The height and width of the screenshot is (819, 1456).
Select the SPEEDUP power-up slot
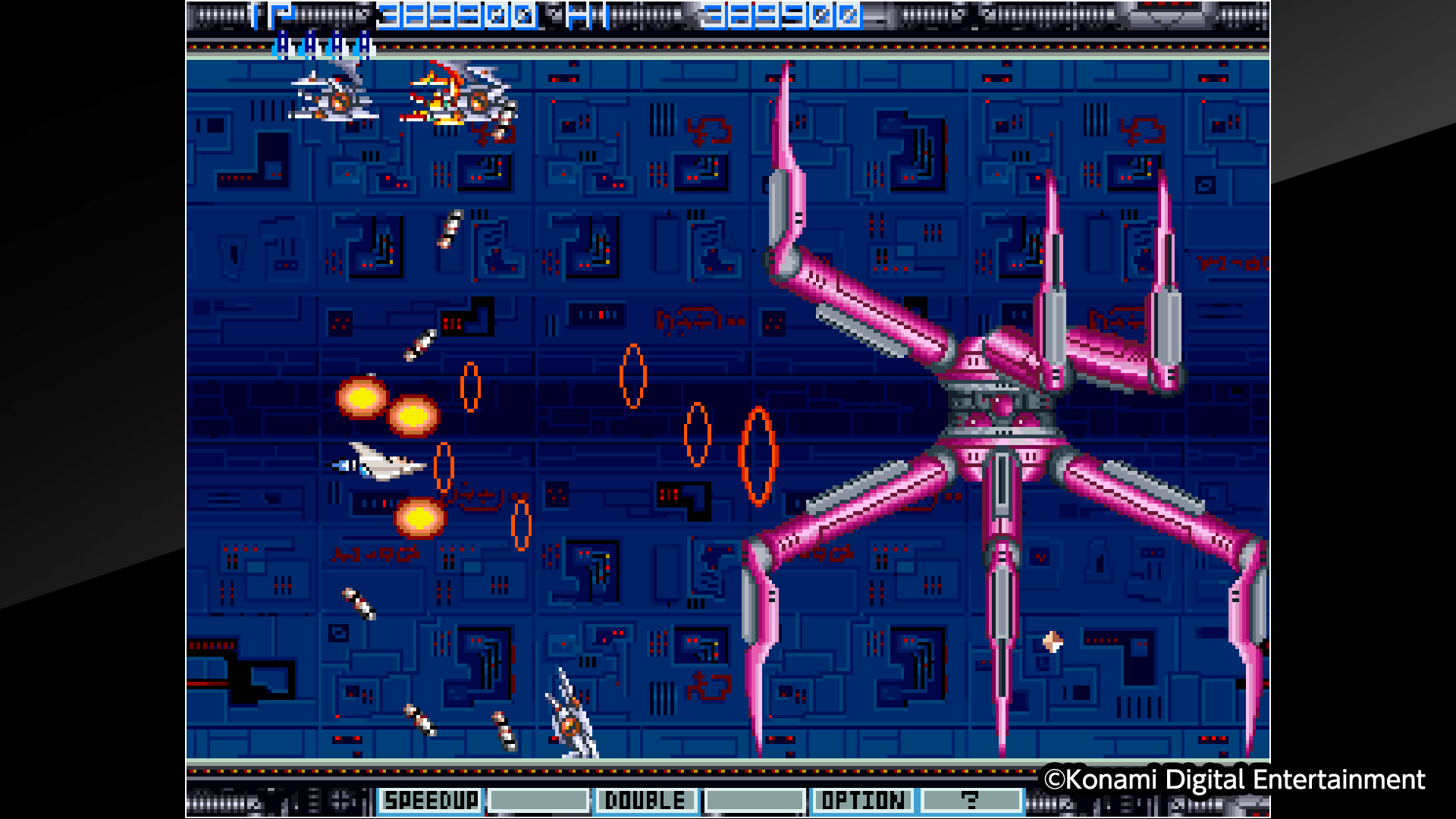(430, 800)
